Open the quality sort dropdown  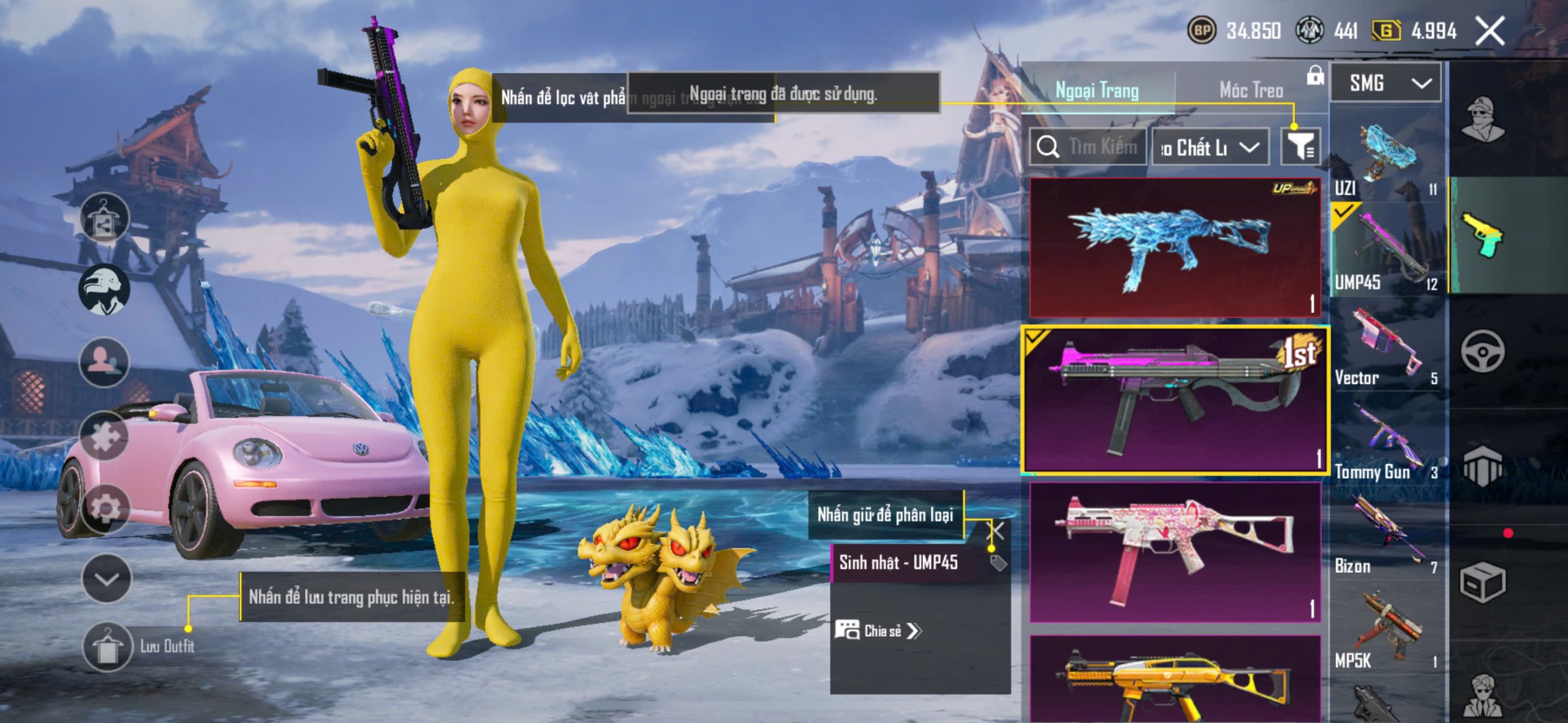click(x=1210, y=147)
